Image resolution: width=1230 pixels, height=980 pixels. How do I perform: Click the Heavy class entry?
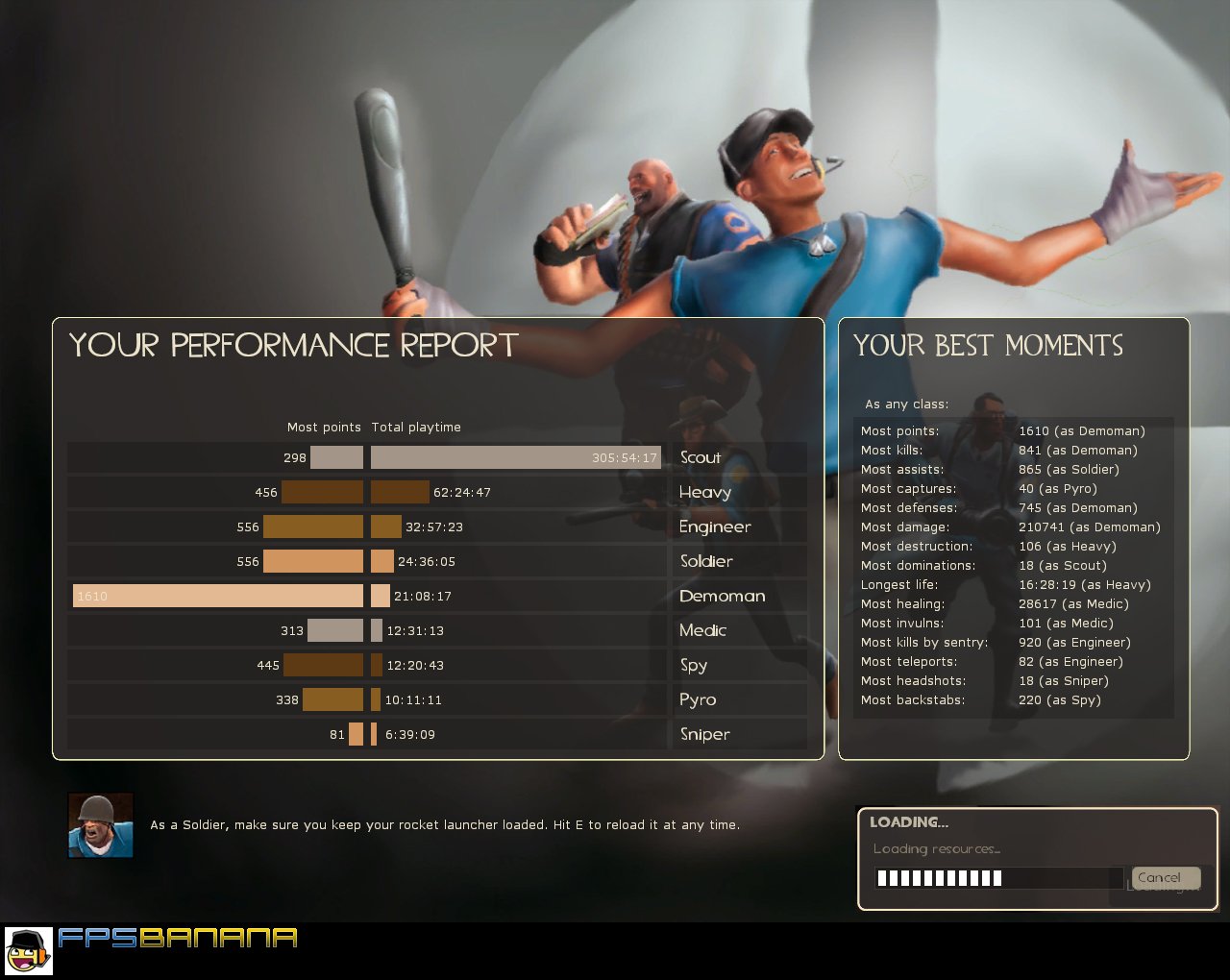point(705,492)
